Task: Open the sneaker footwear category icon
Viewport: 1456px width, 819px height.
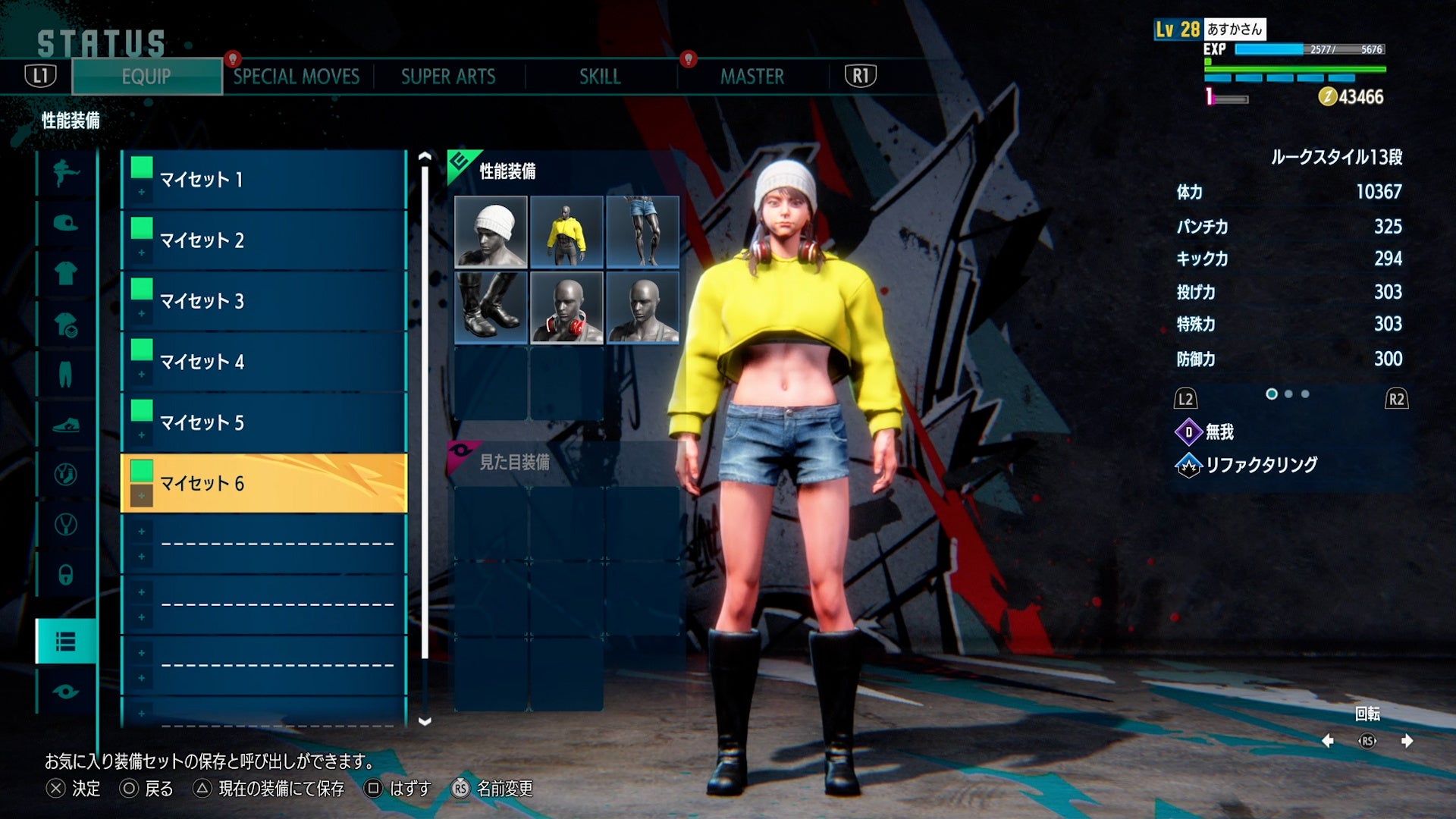Action: [x=66, y=425]
